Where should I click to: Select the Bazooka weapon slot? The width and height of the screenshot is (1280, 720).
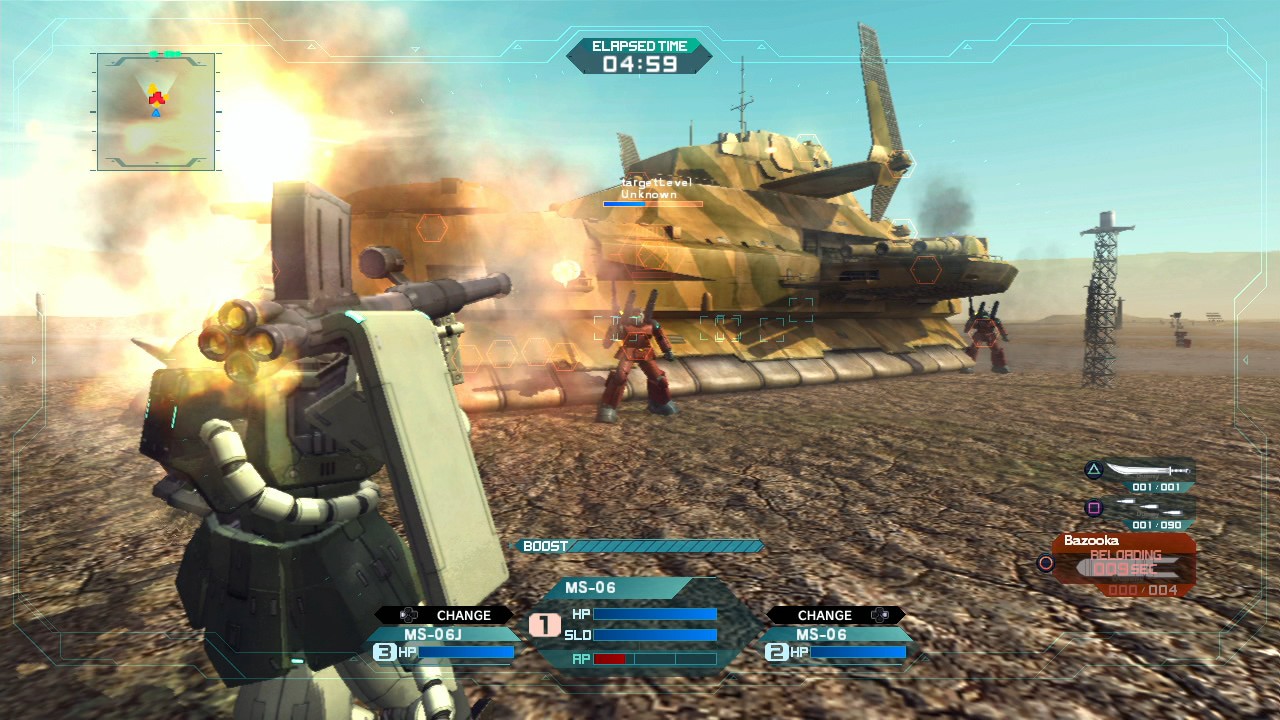(1123, 564)
